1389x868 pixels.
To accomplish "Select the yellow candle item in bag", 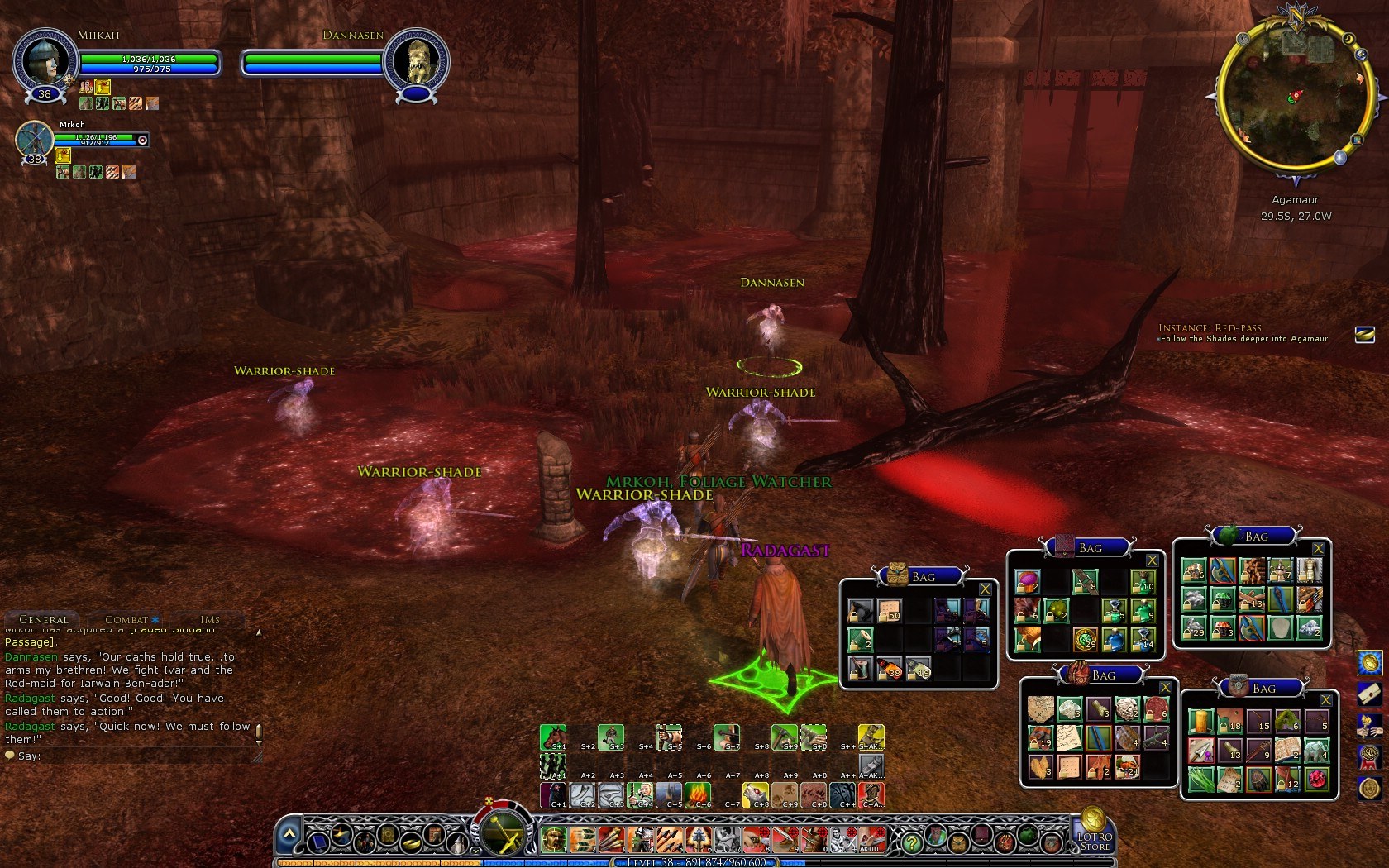I will (1200, 723).
